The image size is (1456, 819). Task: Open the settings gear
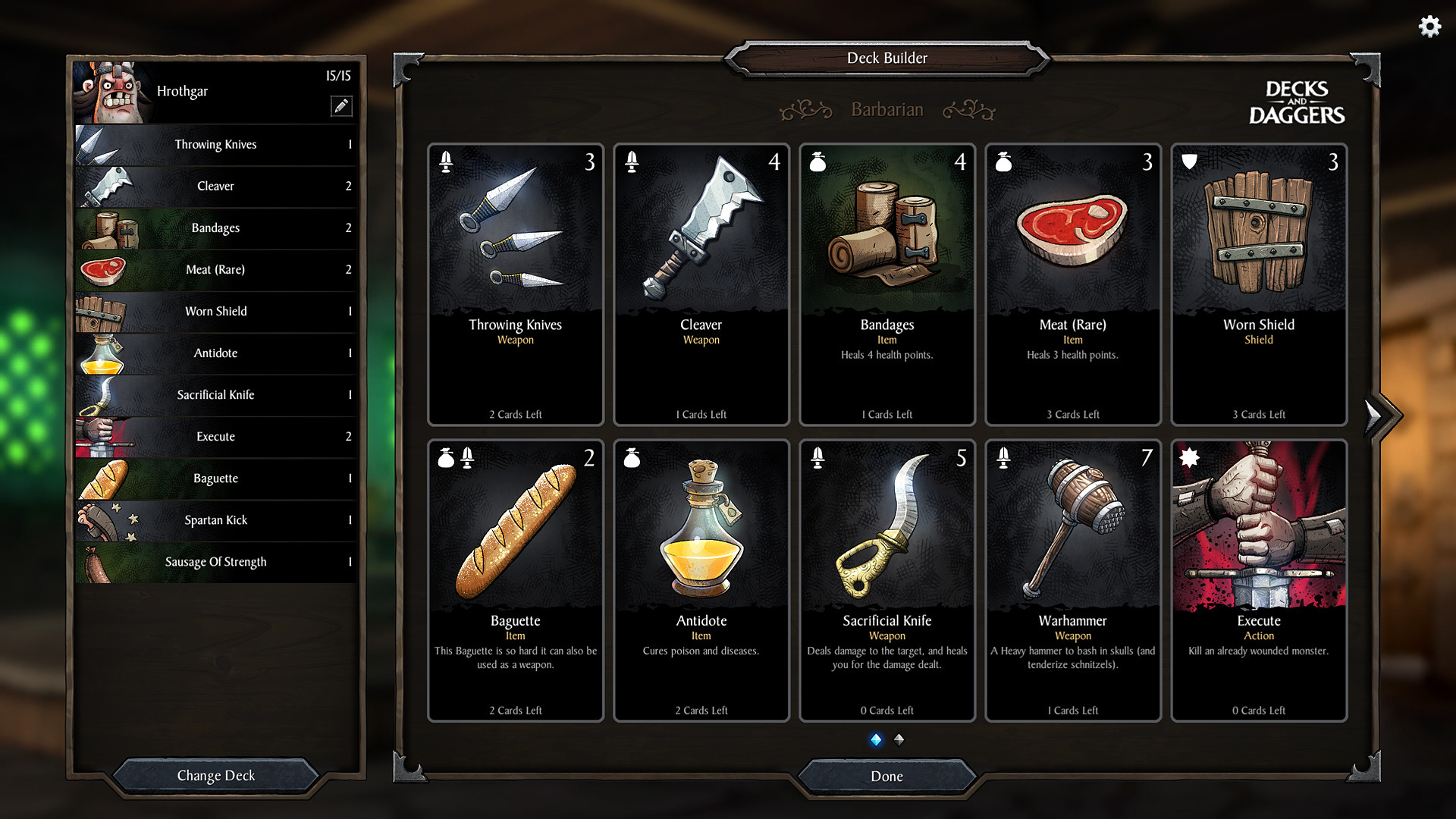tap(1429, 26)
